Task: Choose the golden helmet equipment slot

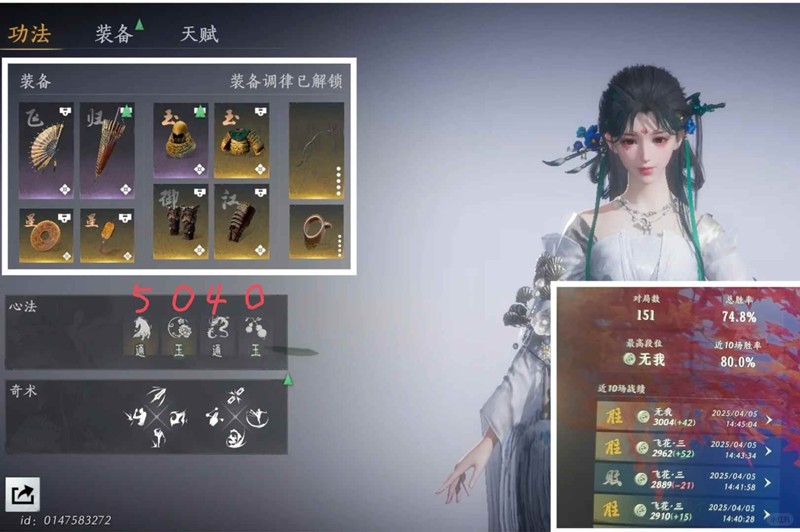Action: [x=180, y=139]
